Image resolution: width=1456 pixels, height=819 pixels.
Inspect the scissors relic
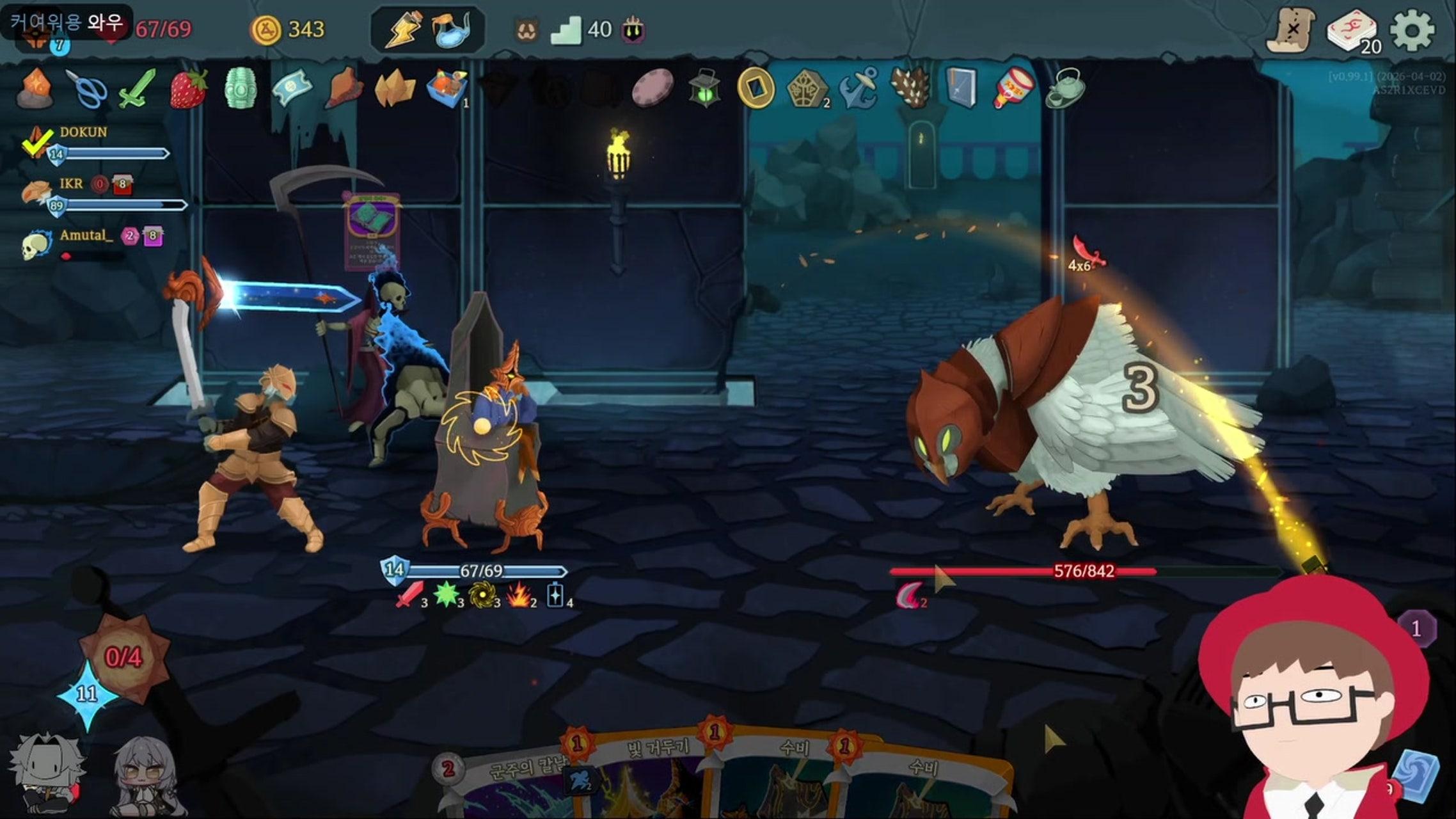coord(87,89)
